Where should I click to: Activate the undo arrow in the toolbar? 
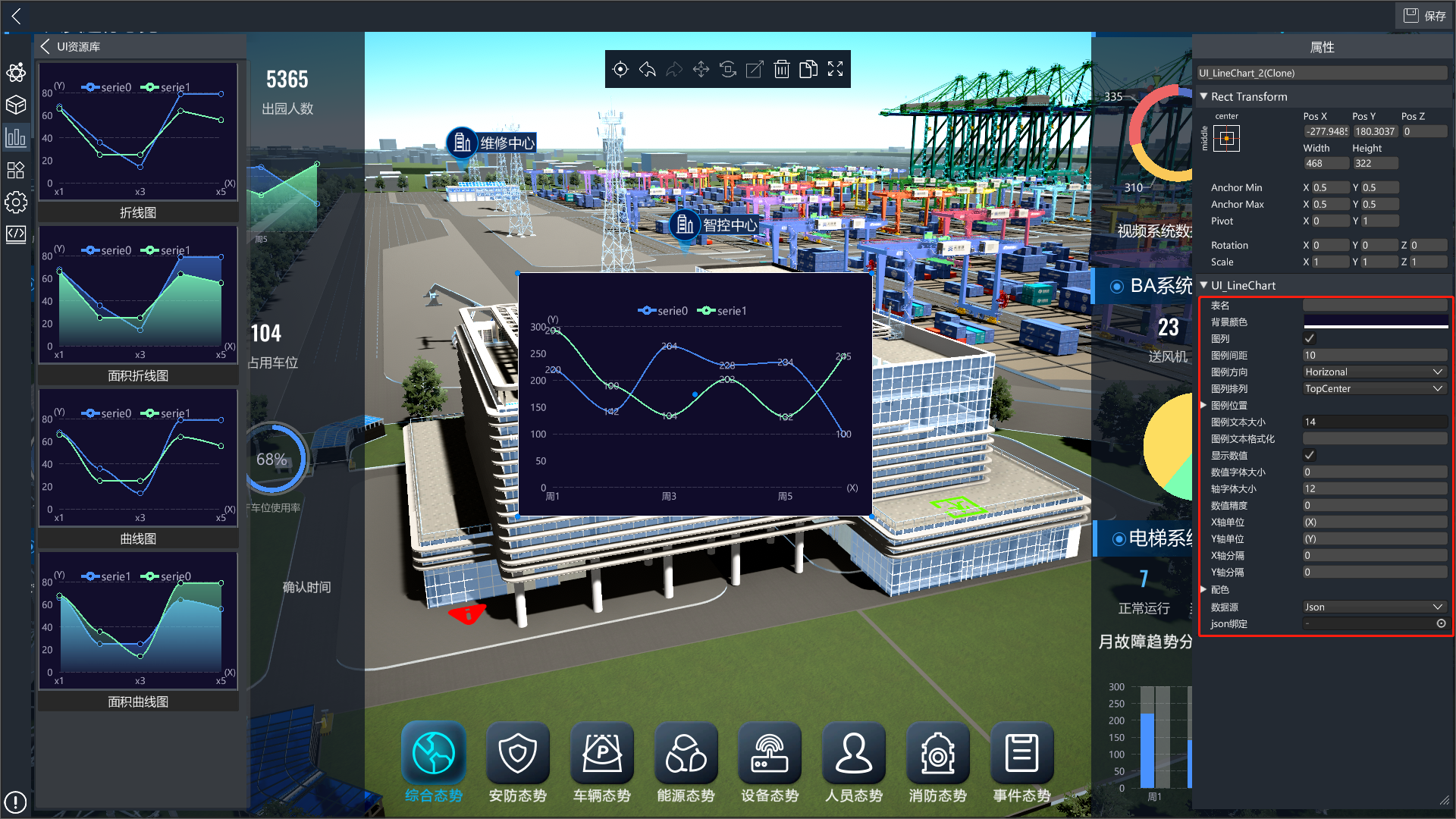click(x=647, y=70)
